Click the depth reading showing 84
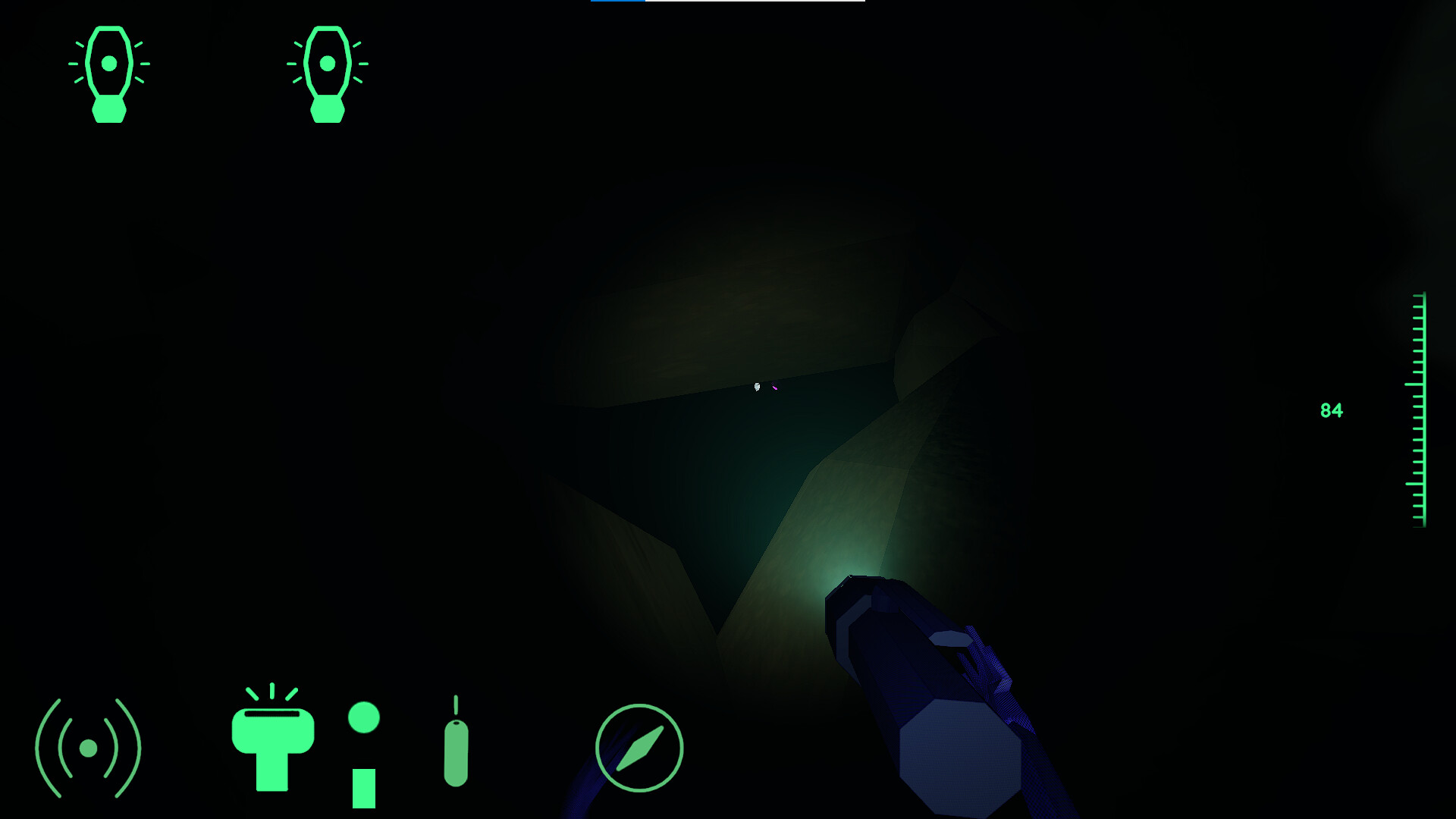 point(1331,409)
